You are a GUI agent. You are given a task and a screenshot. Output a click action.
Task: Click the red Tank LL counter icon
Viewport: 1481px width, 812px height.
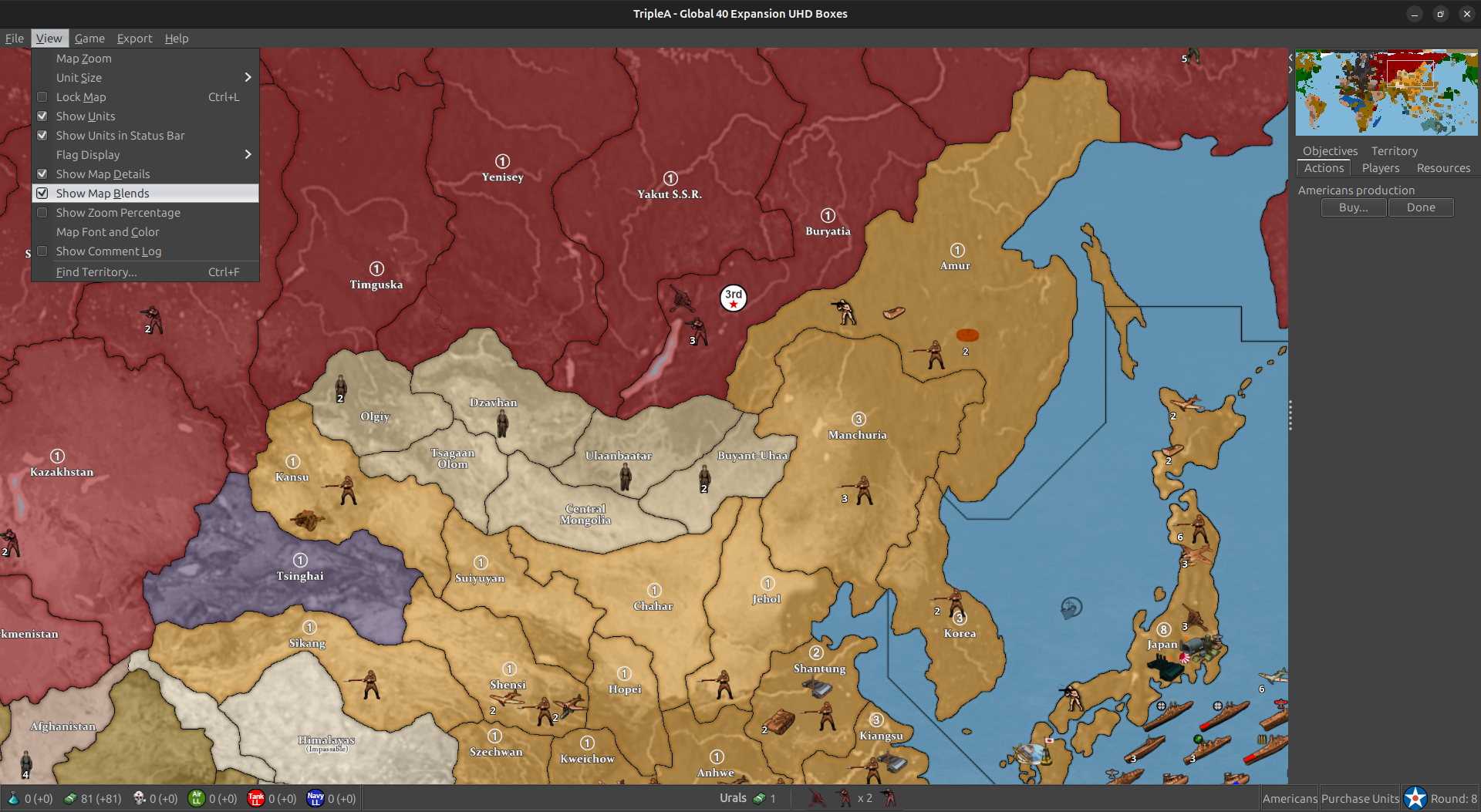click(x=256, y=798)
